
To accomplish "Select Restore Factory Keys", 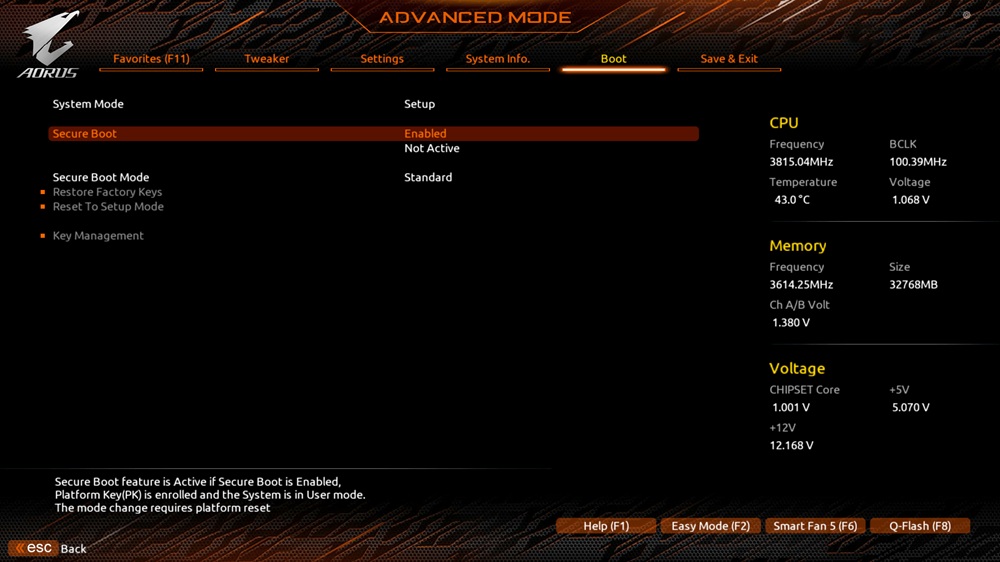I will (107, 192).
